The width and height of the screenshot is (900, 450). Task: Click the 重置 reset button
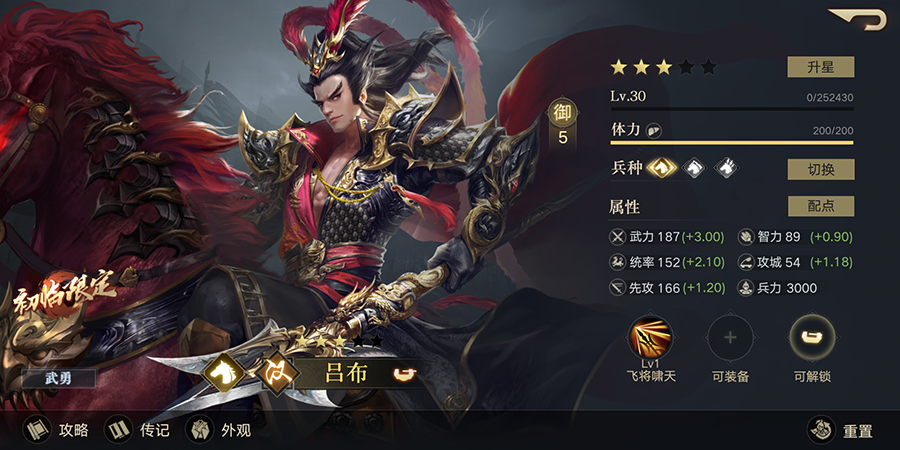842,430
